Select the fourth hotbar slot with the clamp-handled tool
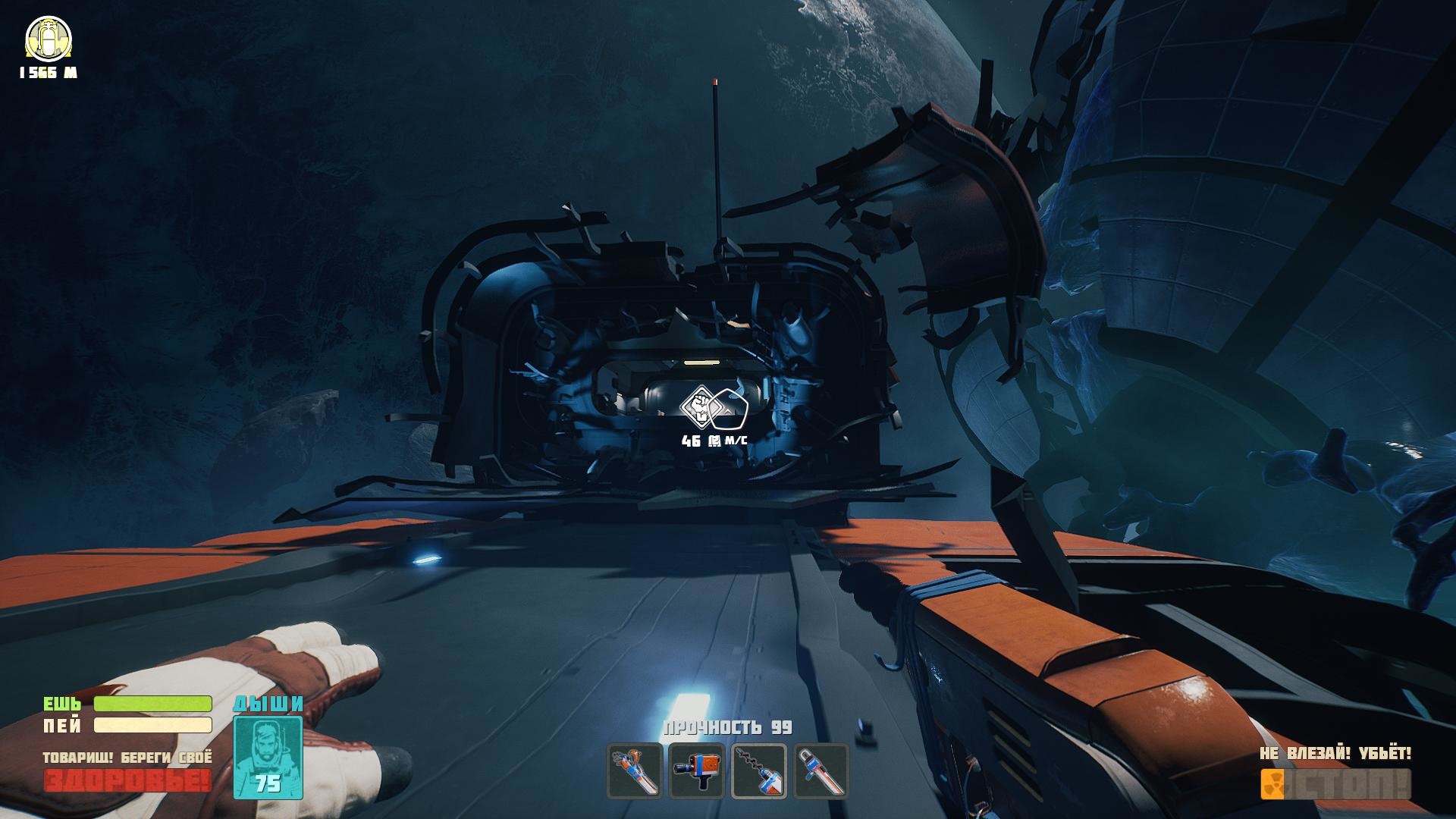Image resolution: width=1456 pixels, height=819 pixels. [x=821, y=770]
